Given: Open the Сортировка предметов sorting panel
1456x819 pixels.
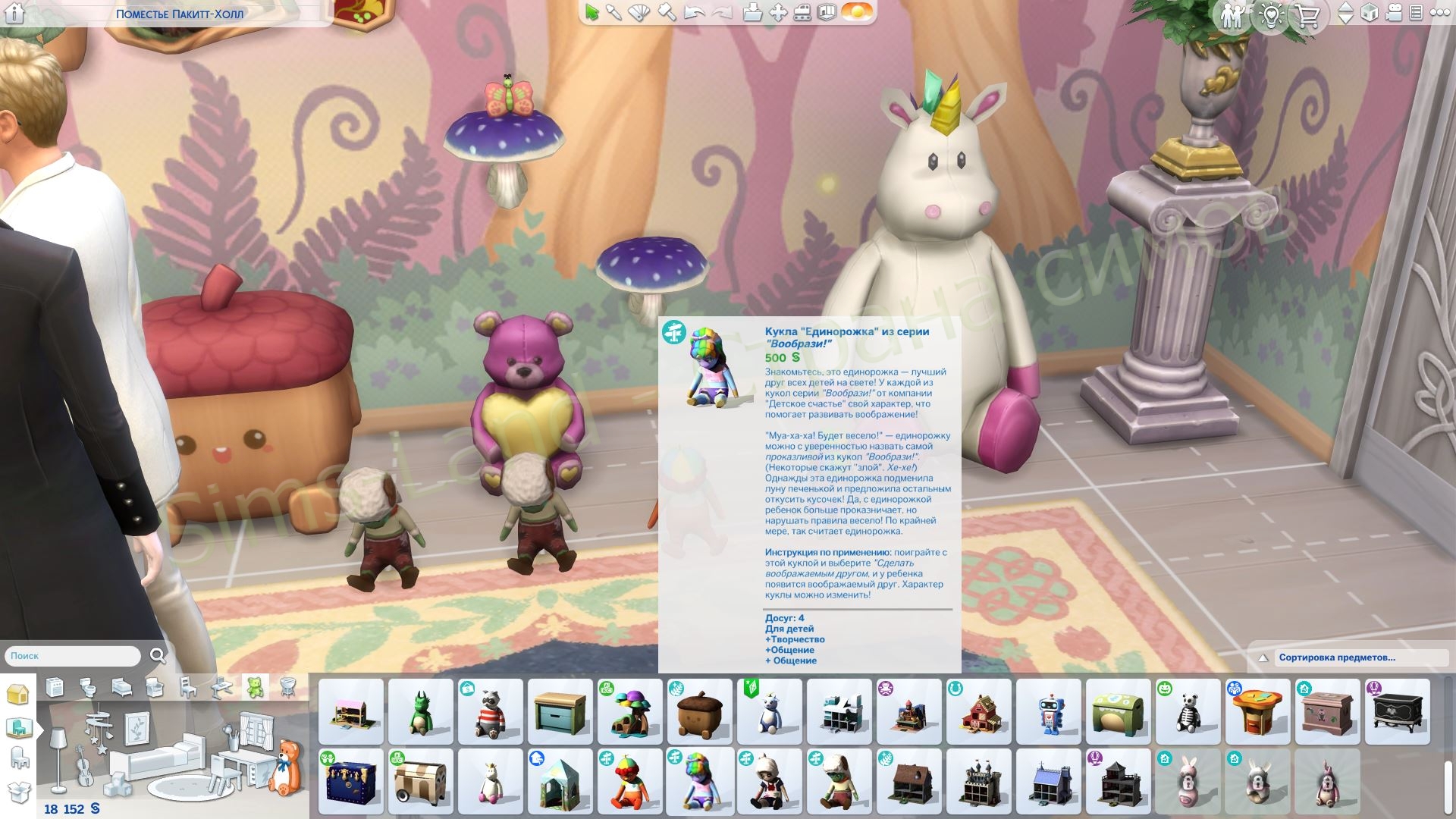Looking at the screenshot, I should click(1336, 657).
